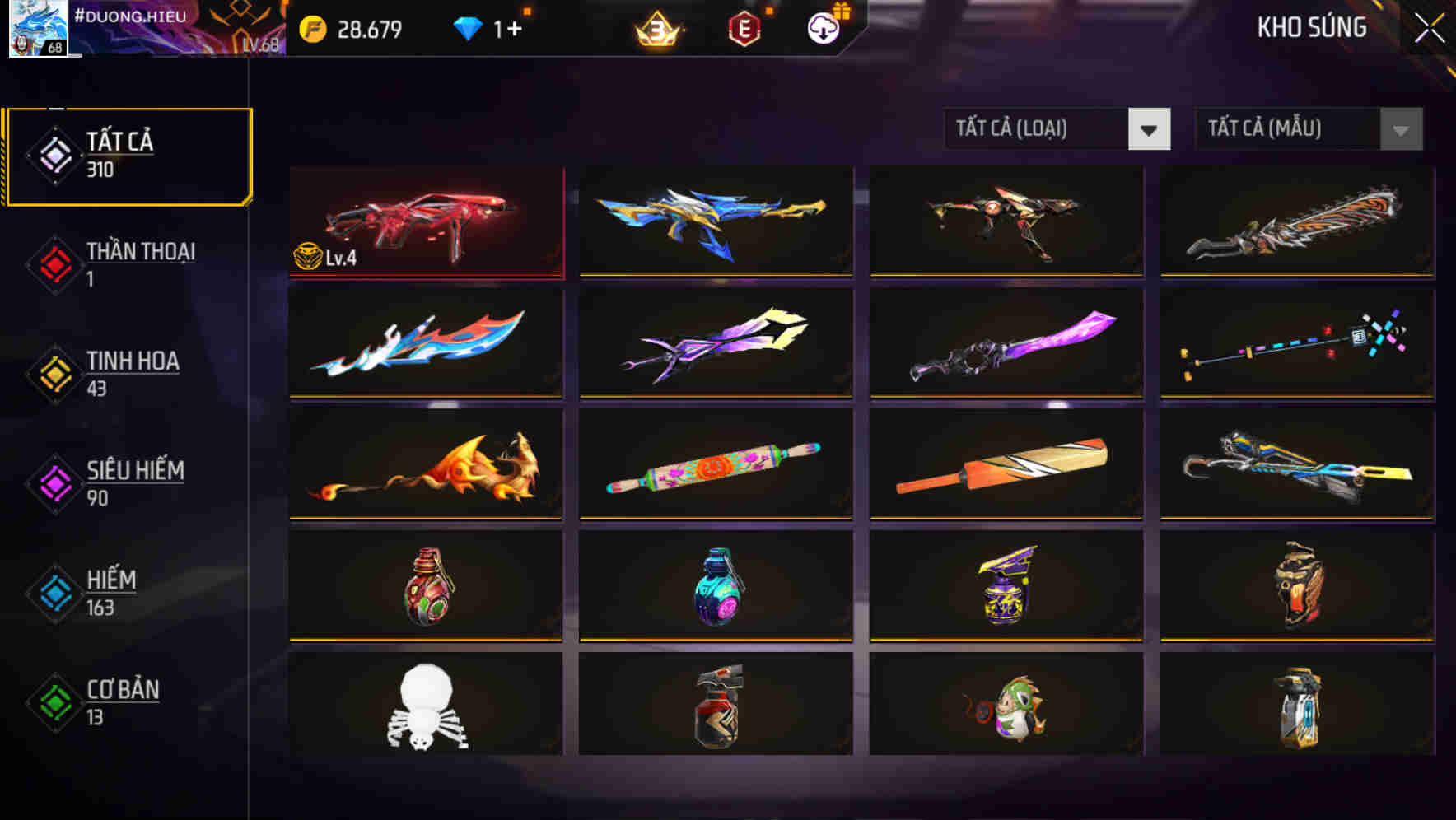Open the TẤT CẢ (MẪU) filter dropdown
Image resolution: width=1456 pixels, height=820 pixels.
(x=1308, y=129)
